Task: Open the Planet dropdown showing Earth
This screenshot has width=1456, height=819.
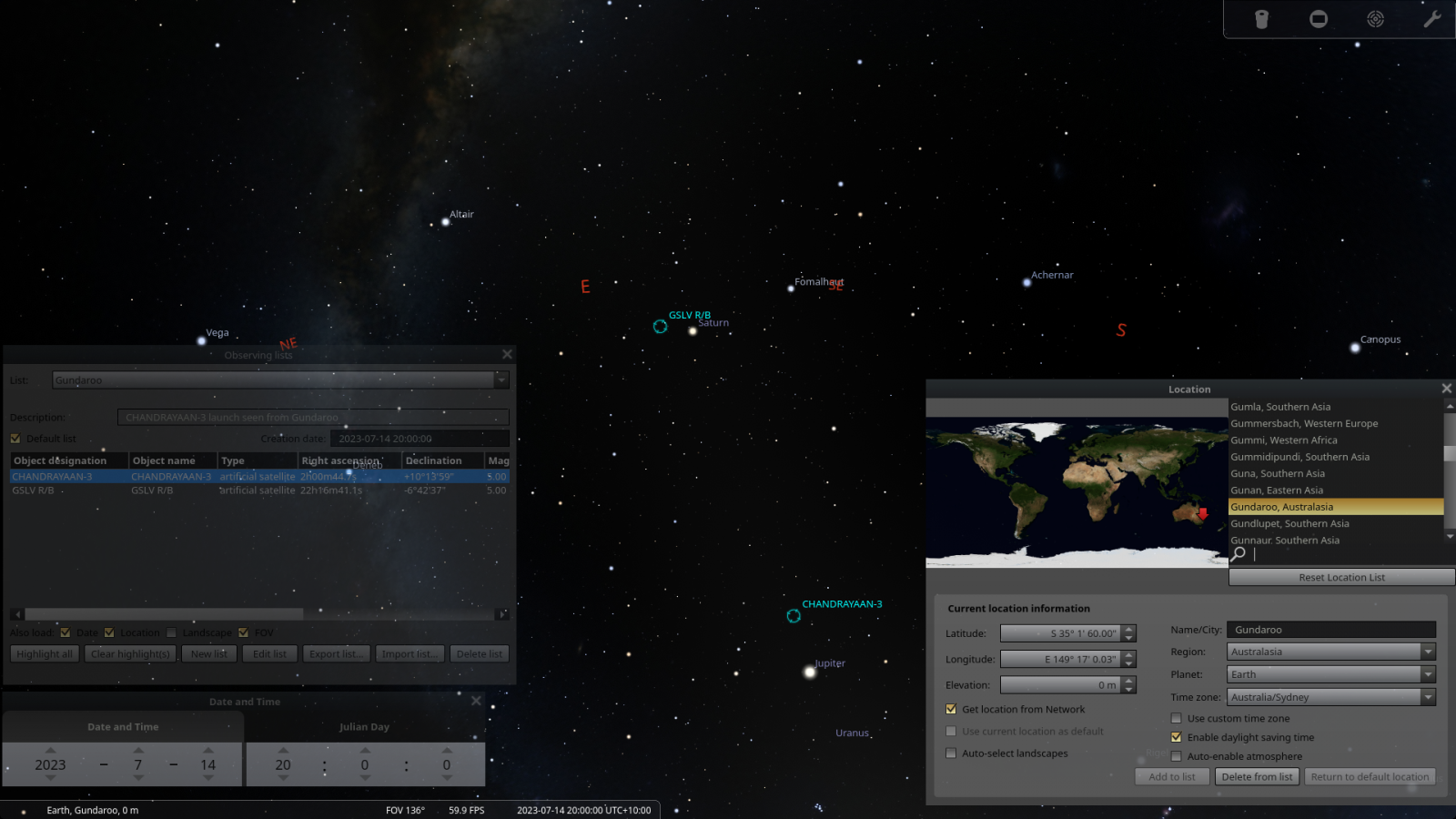Action: tap(1428, 674)
